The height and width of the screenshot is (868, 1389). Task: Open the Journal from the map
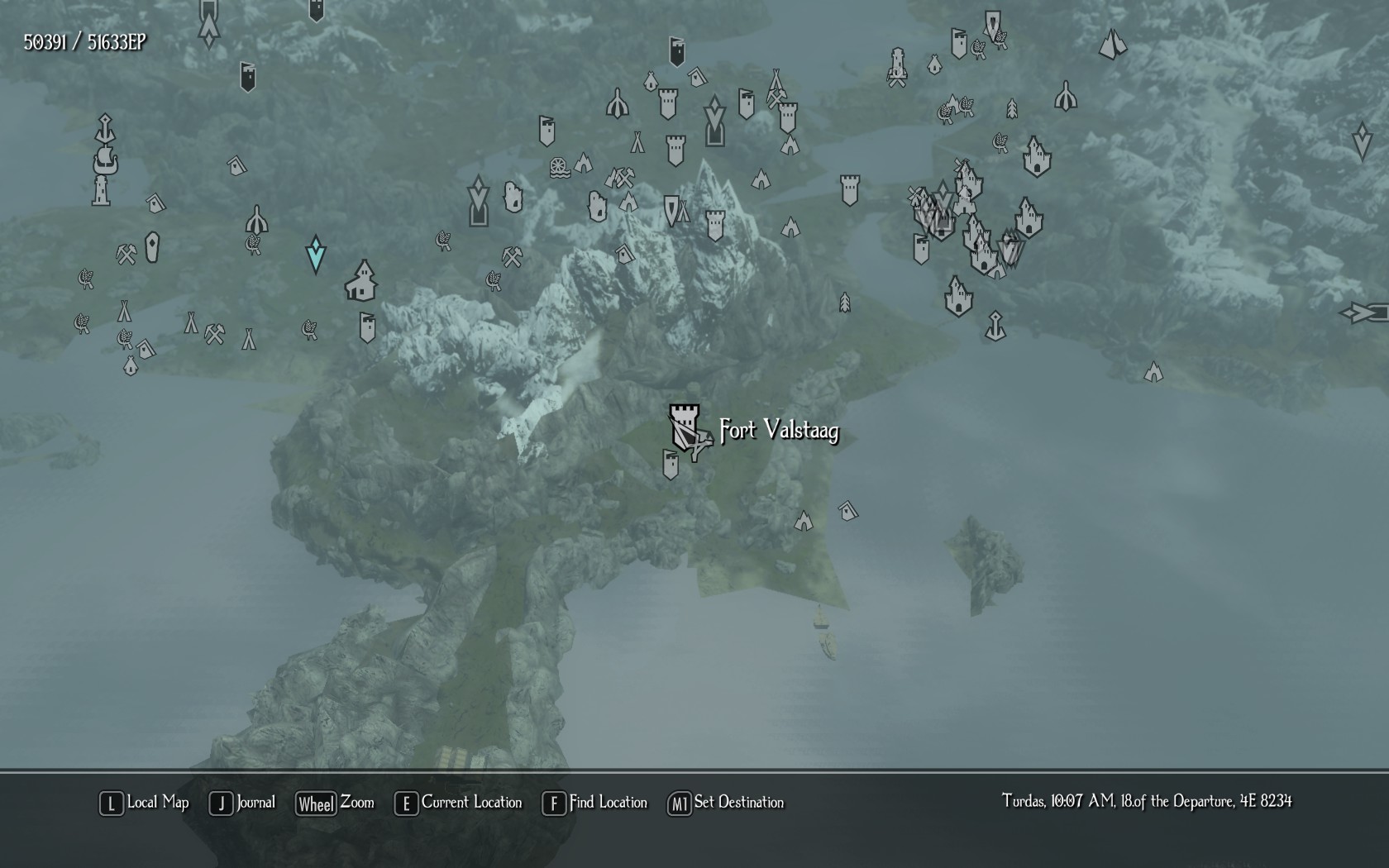(x=243, y=803)
